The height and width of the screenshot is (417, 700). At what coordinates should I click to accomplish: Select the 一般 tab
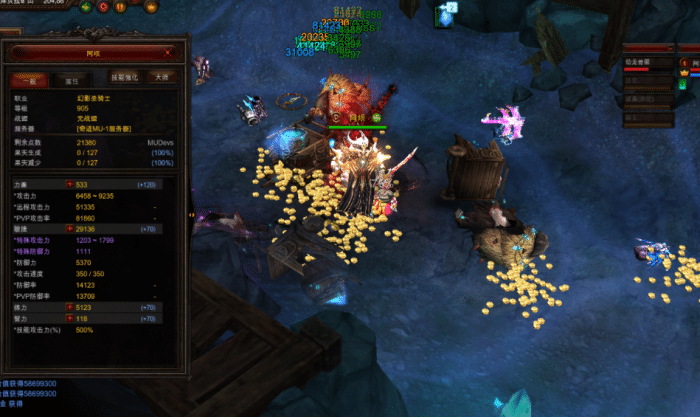(29, 79)
